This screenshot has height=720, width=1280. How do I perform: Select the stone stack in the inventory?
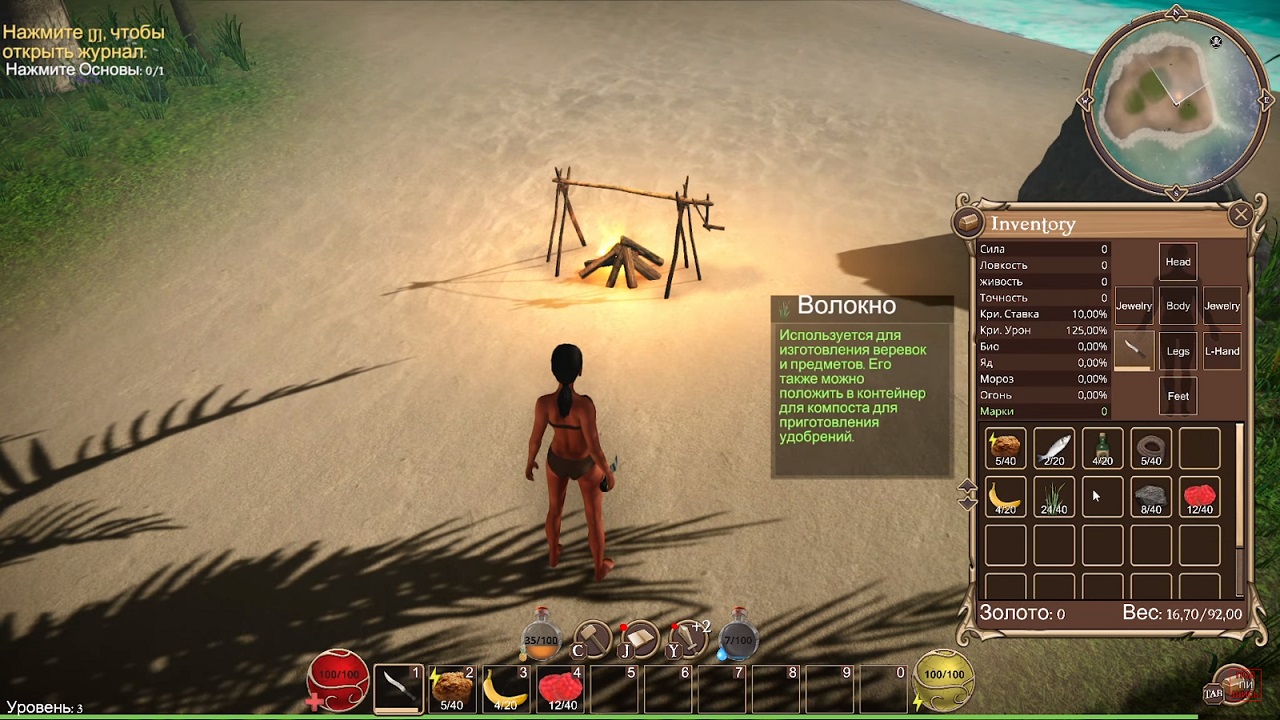click(x=1151, y=497)
